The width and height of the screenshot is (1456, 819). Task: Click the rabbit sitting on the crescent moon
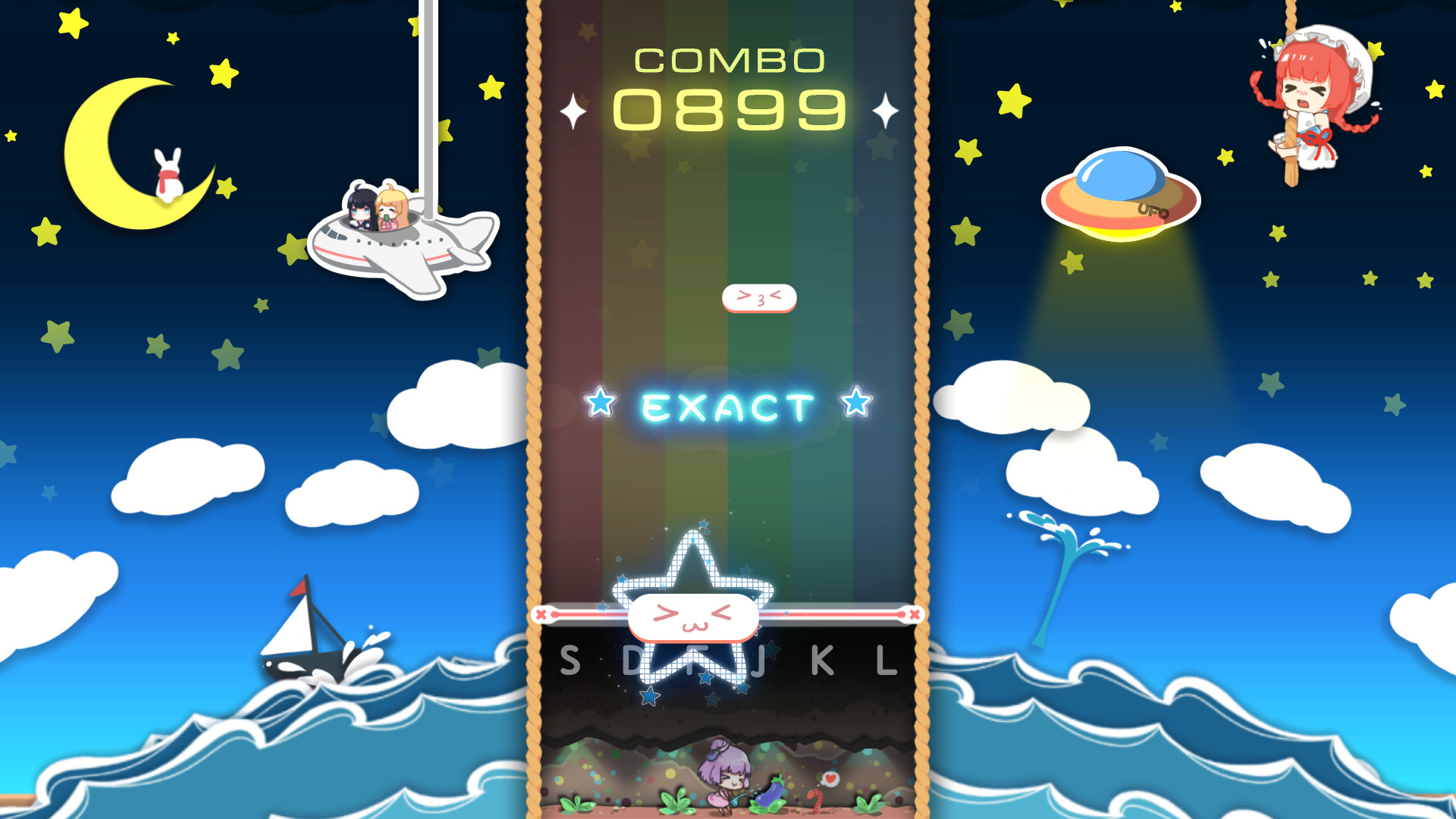point(168,174)
